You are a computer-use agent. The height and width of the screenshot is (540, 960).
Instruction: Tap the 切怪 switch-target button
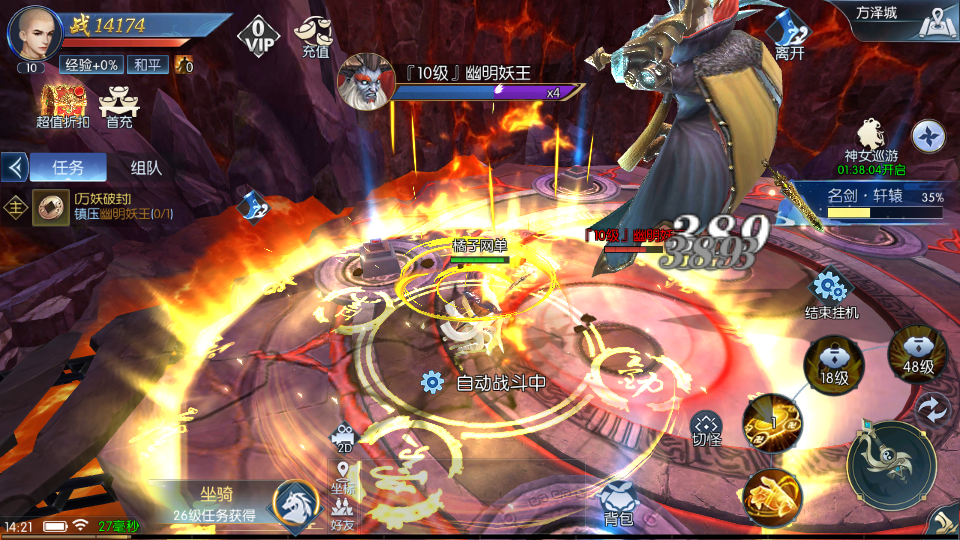[x=706, y=428]
